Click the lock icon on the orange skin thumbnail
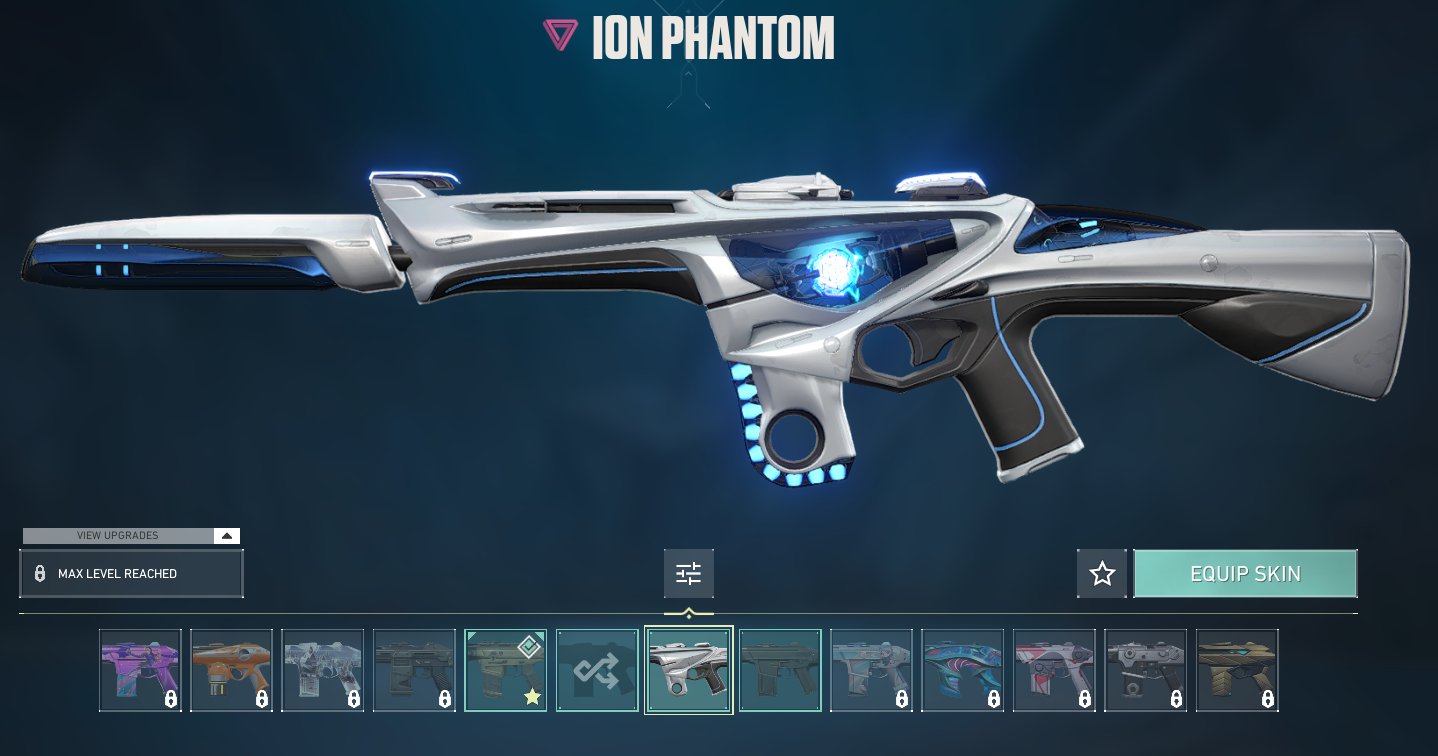The image size is (1438, 756). tap(263, 700)
